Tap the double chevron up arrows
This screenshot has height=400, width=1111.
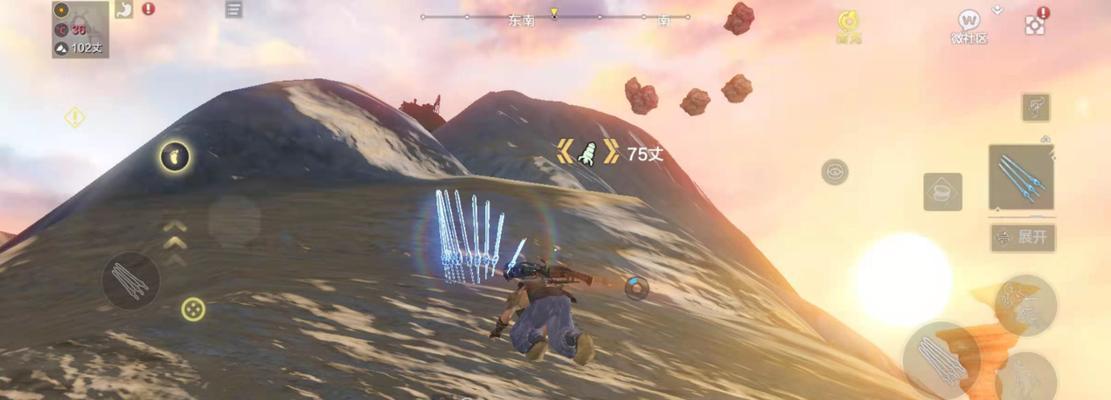(175, 234)
